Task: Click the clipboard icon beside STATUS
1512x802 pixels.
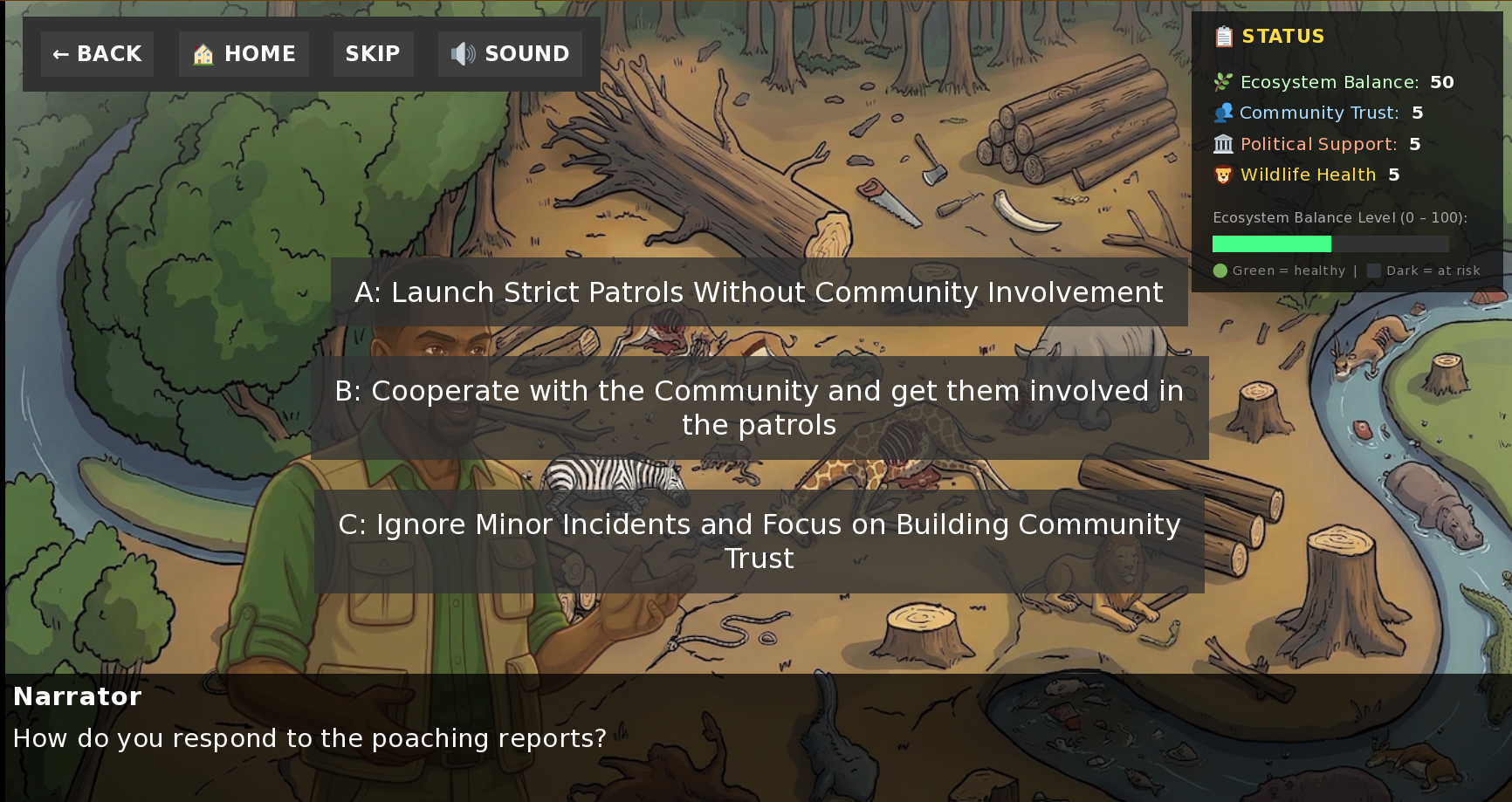Action: (x=1224, y=37)
